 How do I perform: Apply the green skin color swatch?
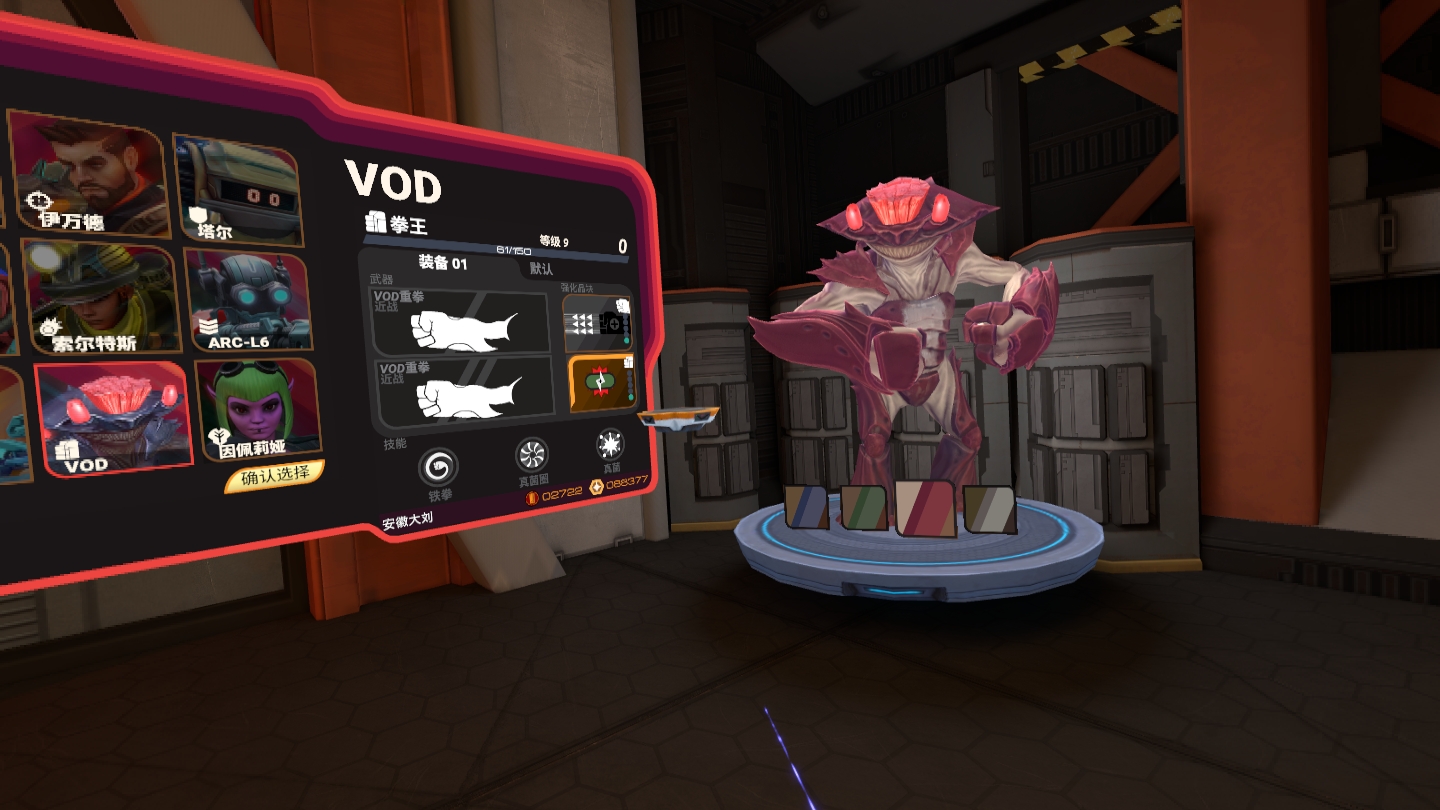pyautogui.click(x=864, y=506)
